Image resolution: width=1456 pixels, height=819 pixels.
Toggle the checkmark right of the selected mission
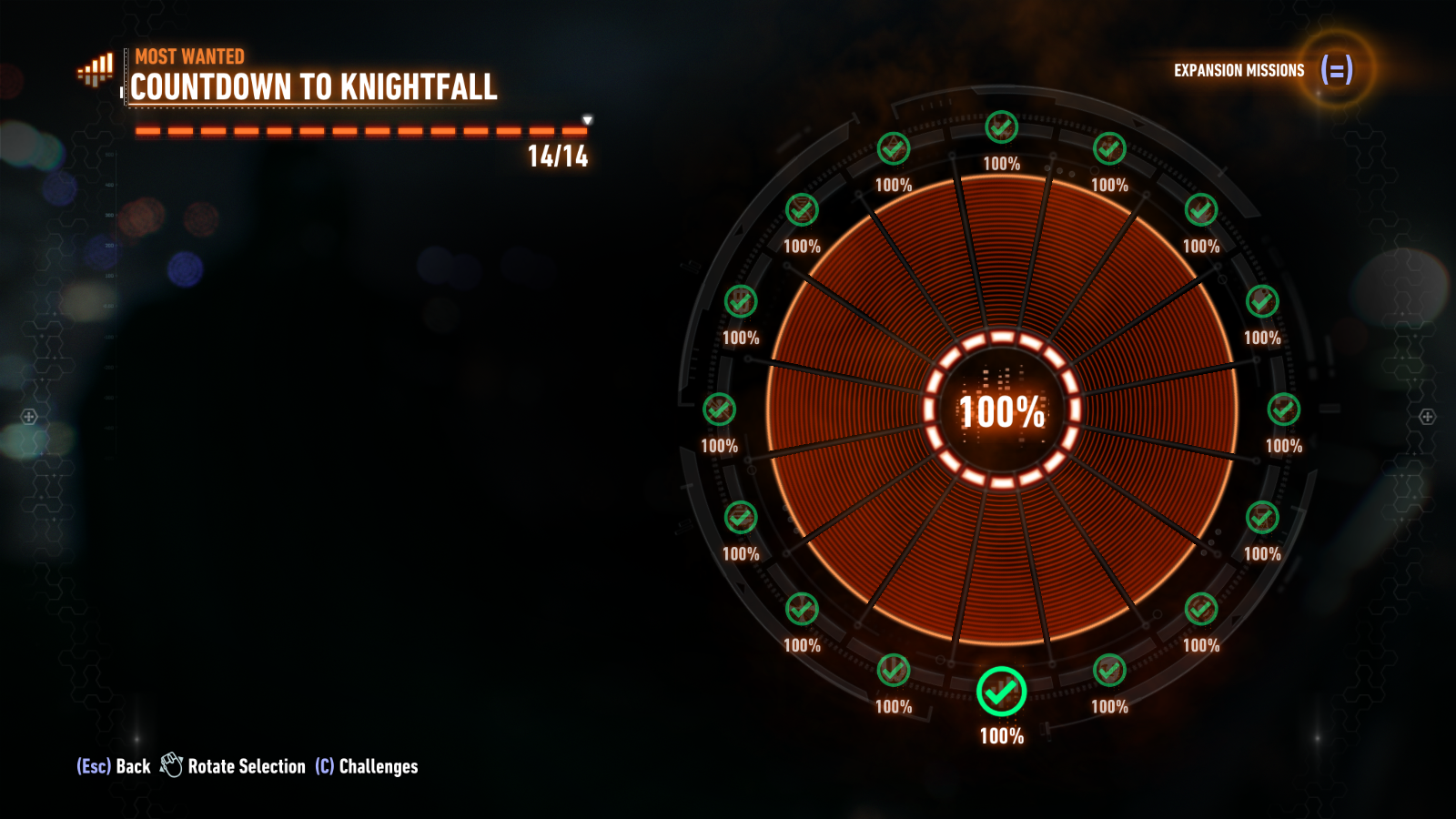1111,671
